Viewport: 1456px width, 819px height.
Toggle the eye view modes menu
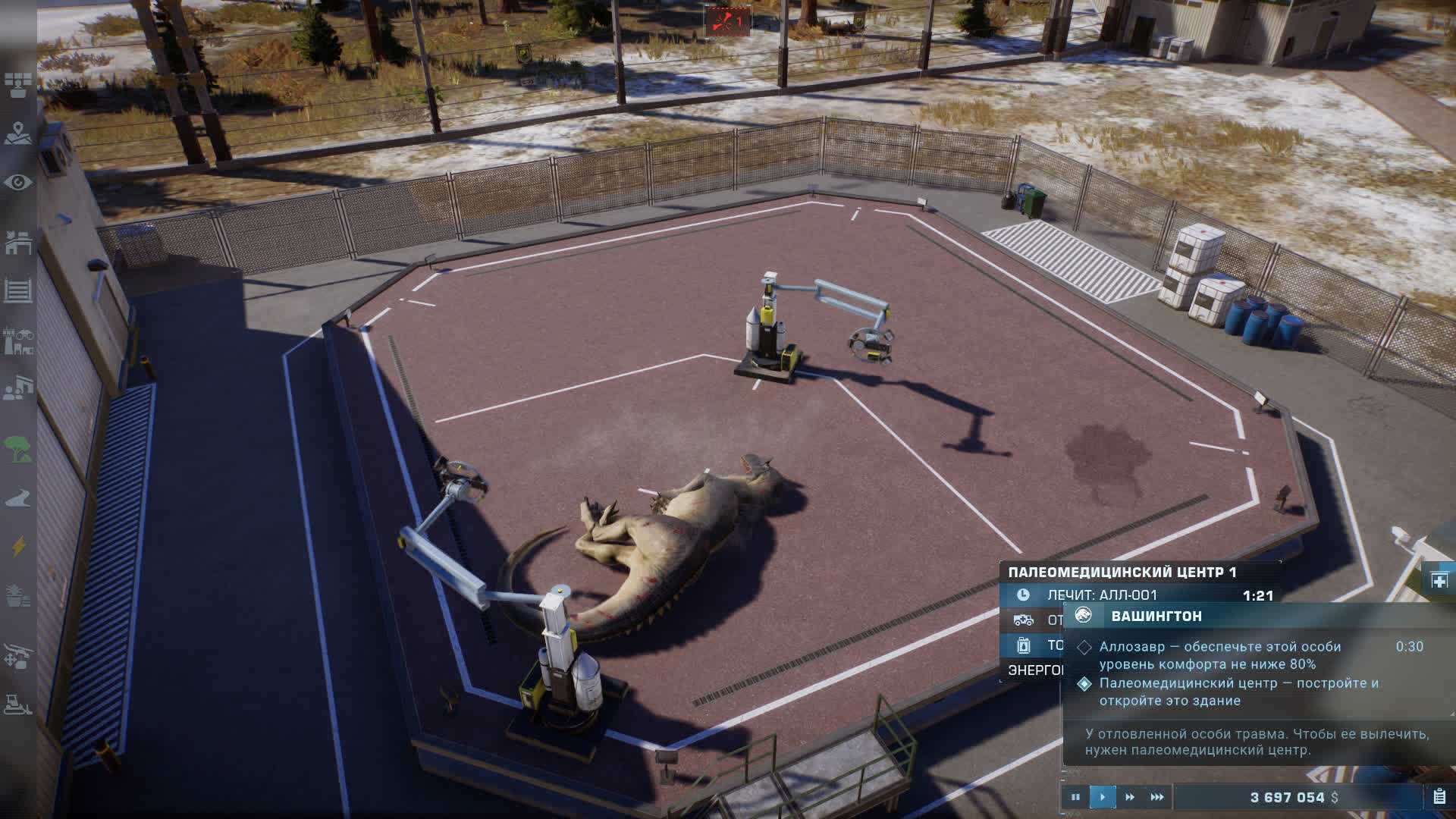tap(17, 183)
